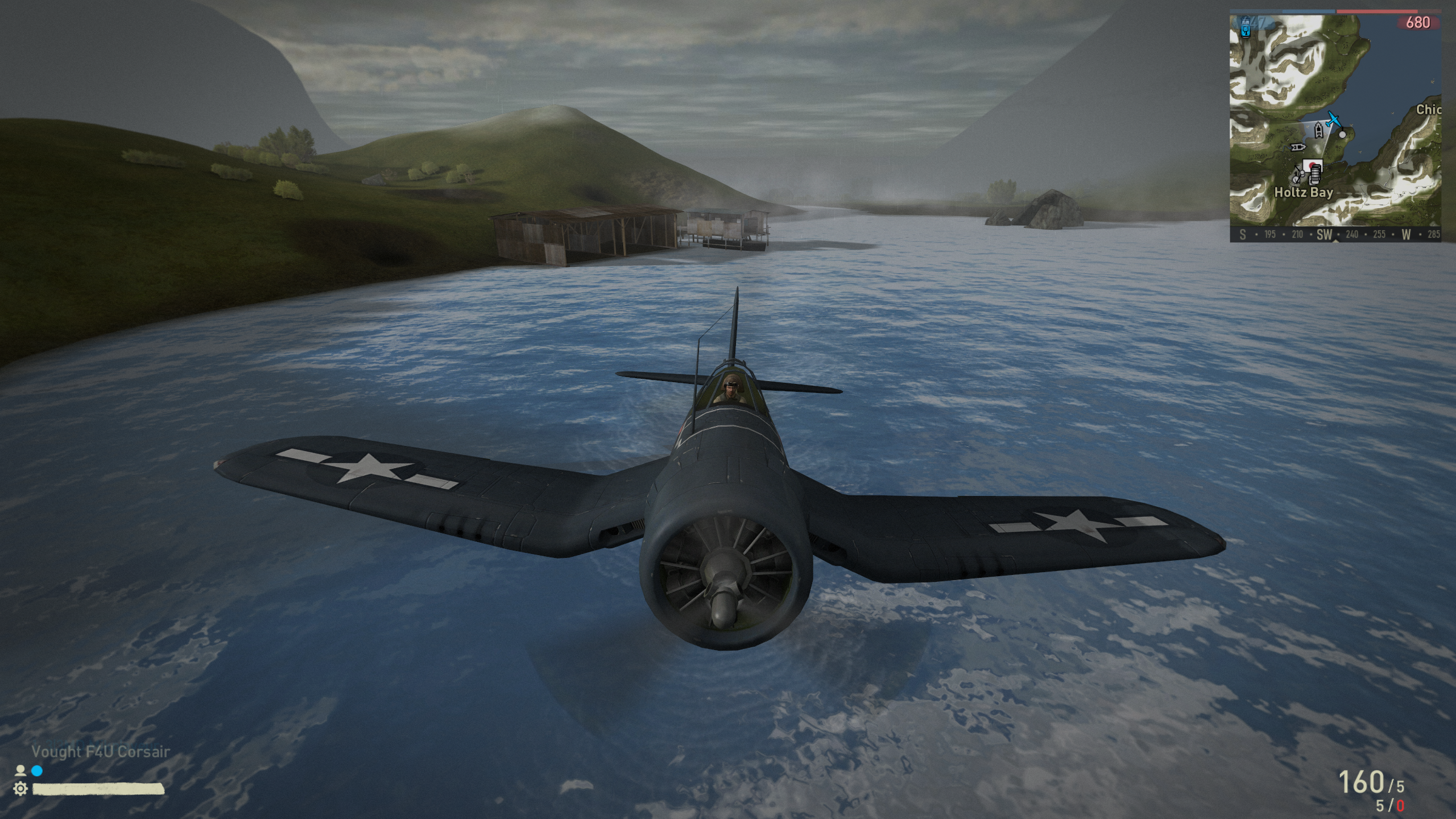Click the landing craft icon facing north
Image resolution: width=1456 pixels, height=819 pixels.
click(x=1319, y=131)
